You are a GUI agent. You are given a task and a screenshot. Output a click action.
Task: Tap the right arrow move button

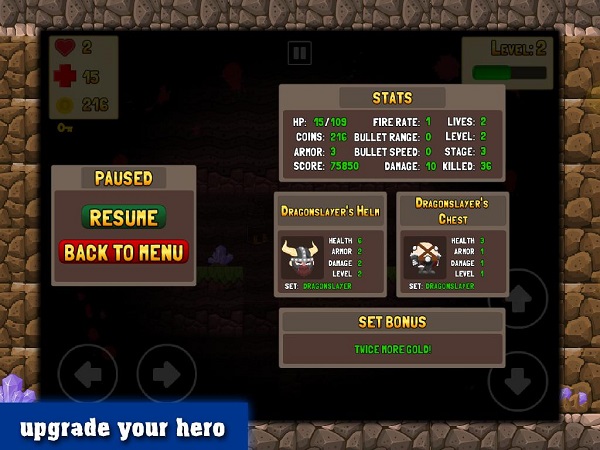point(166,375)
